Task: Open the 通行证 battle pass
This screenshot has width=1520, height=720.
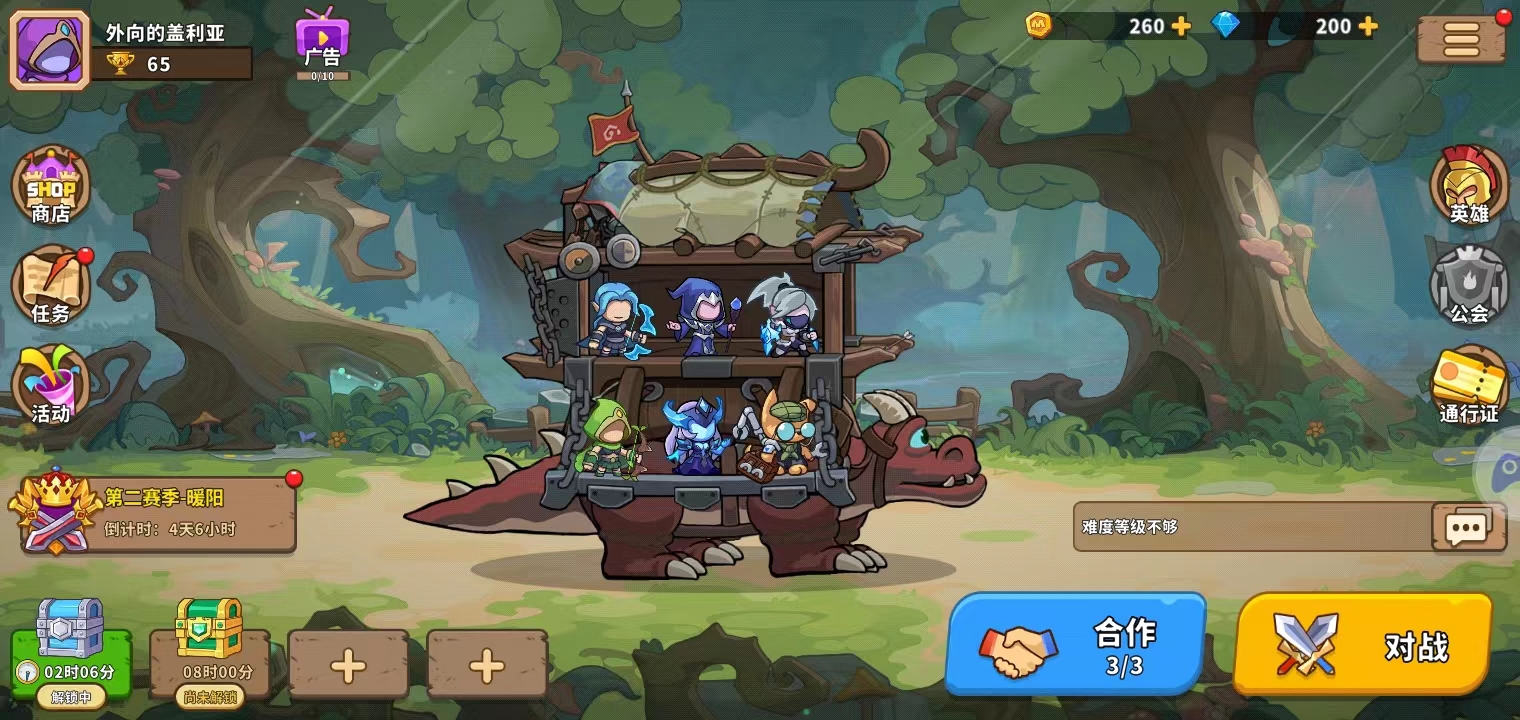Action: [1469, 385]
